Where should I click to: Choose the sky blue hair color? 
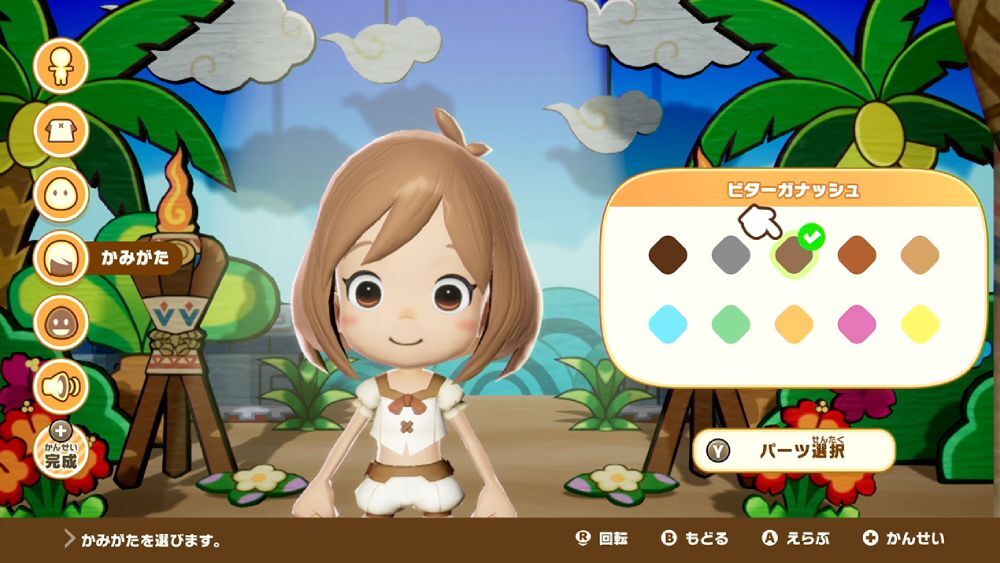pyautogui.click(x=667, y=324)
